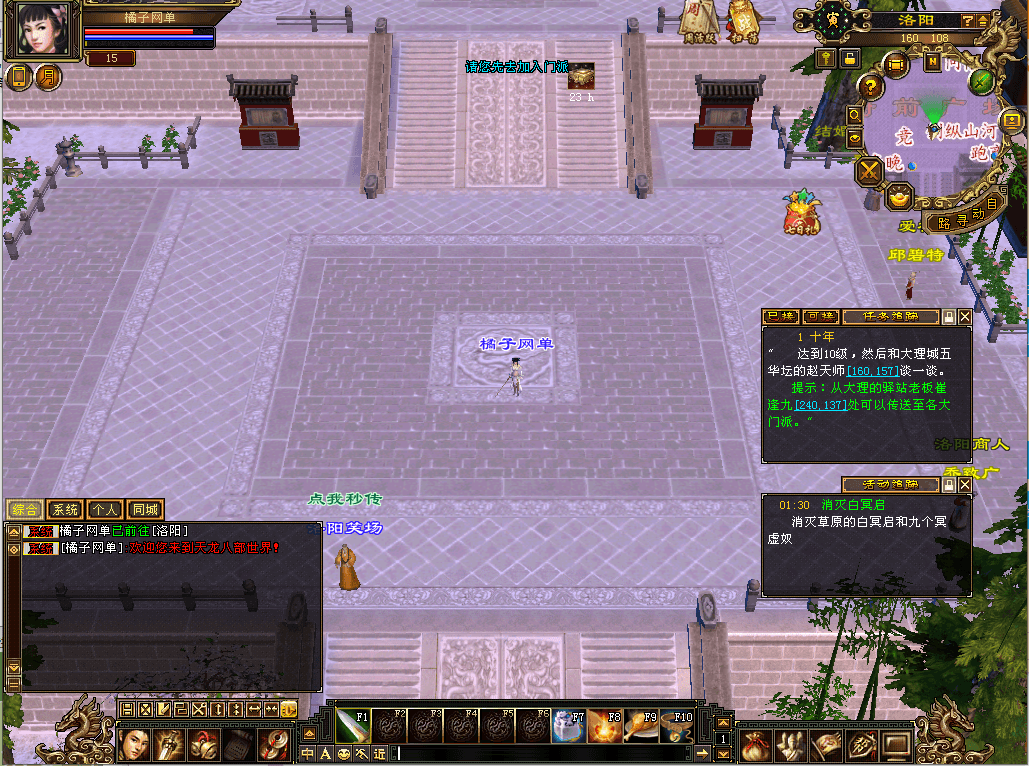This screenshot has width=1029, height=766.
Task: Close the activity tracker panel
Action: click(x=965, y=485)
